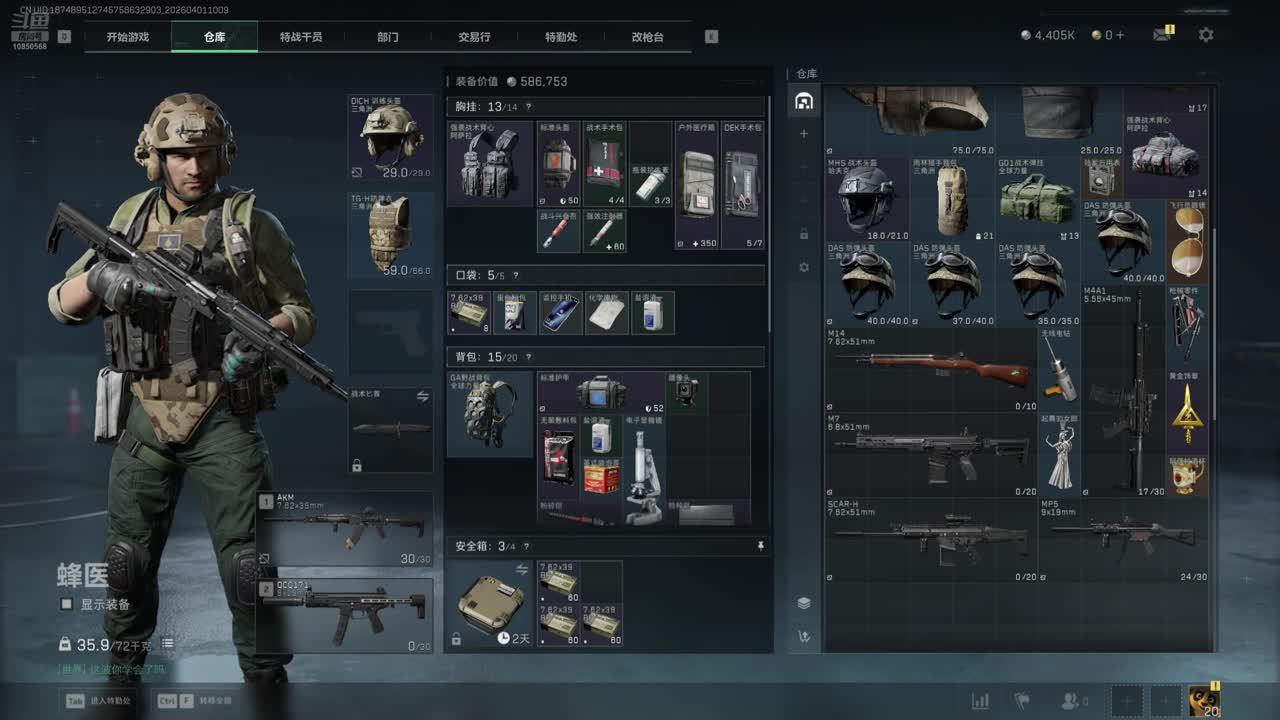This screenshot has width=1280, height=720.
Task: Toggle the 显示装备 checkbox
Action: click(67, 604)
